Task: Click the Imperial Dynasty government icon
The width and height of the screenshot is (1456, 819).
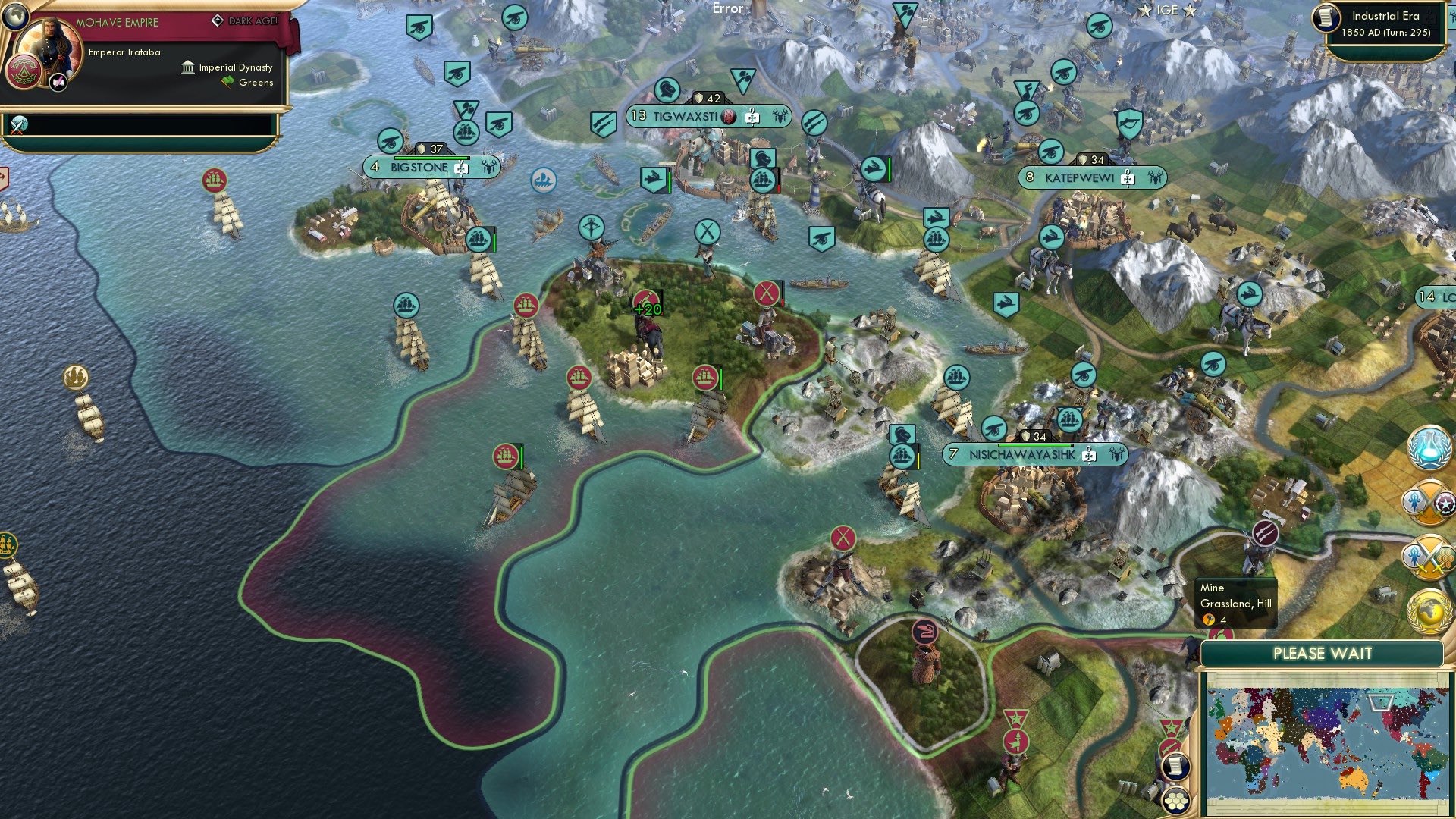Action: tap(187, 67)
